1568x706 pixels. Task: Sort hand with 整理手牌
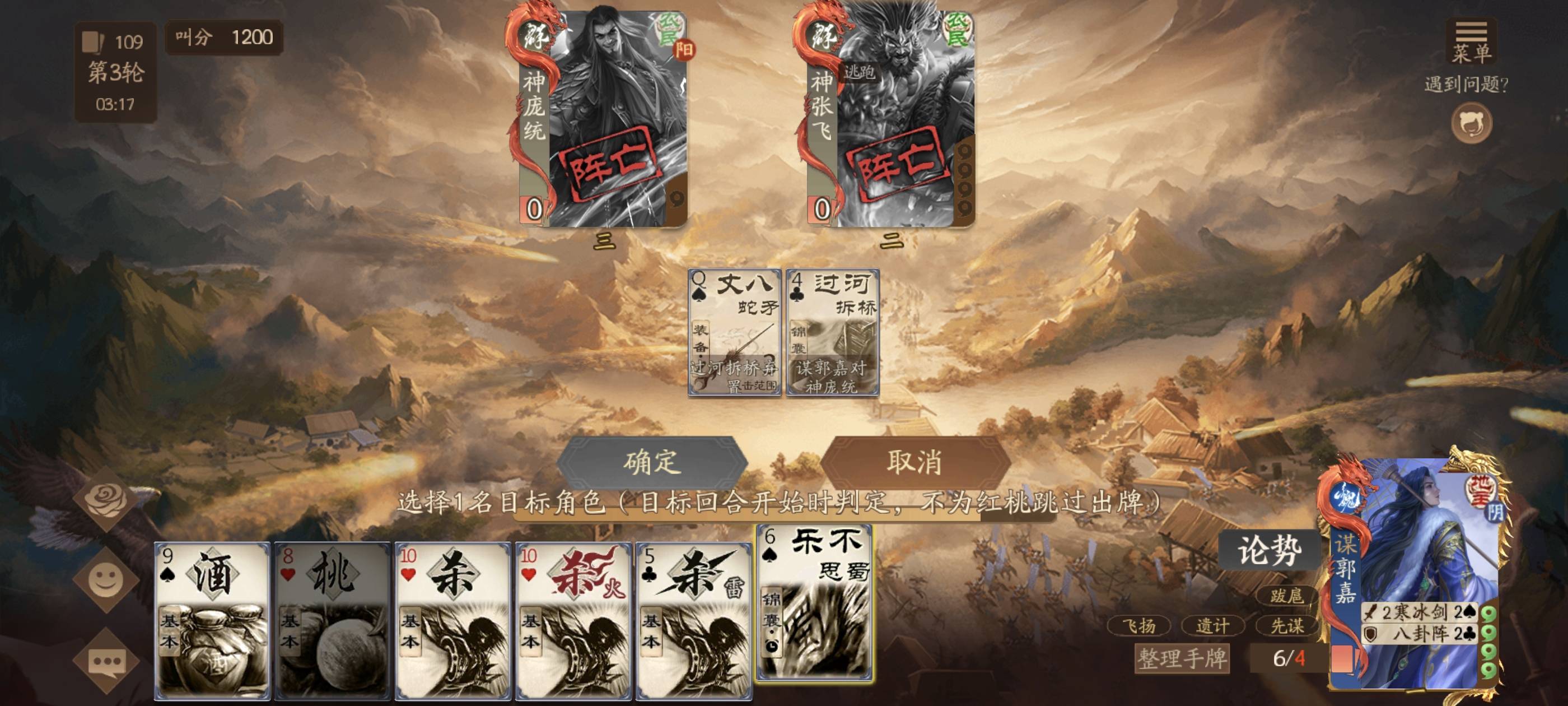[1182, 658]
